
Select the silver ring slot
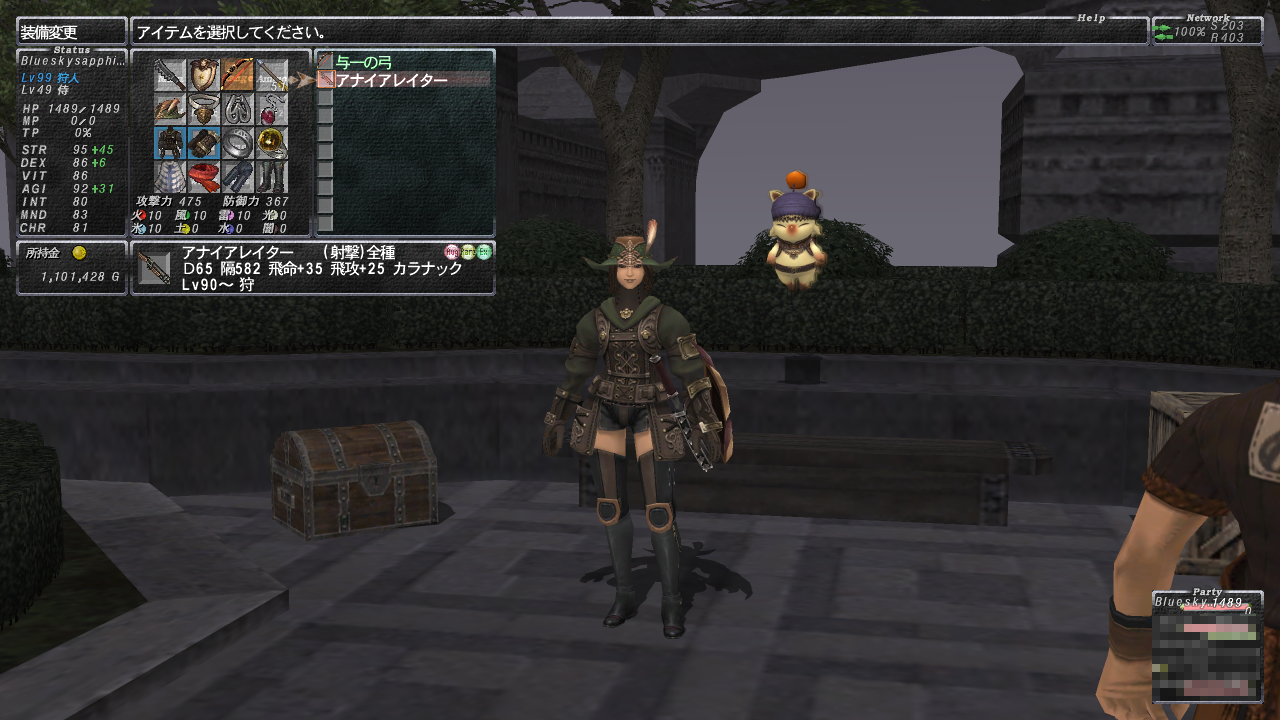(x=238, y=142)
